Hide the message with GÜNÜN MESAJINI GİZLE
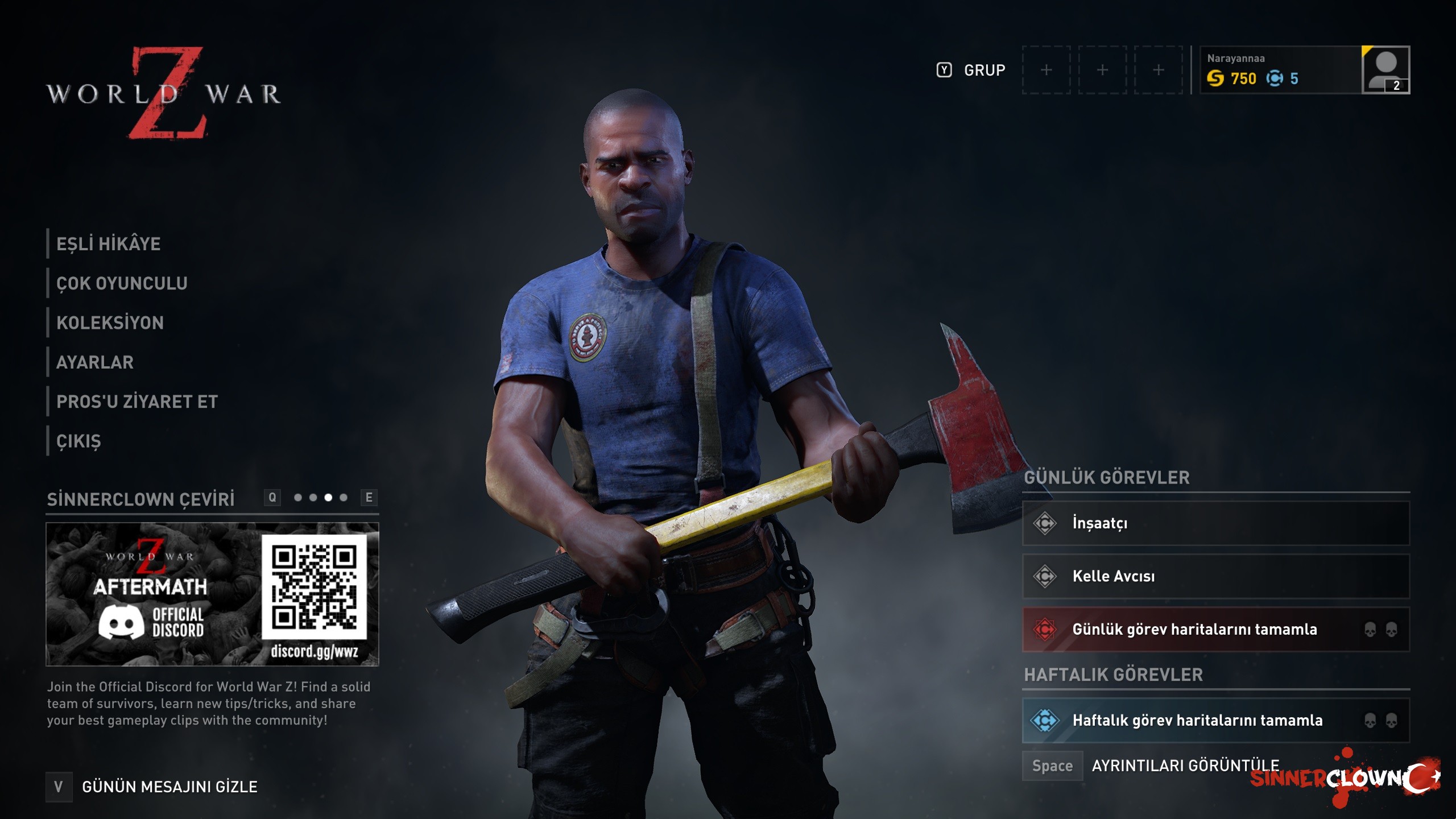This screenshot has height=819, width=1456. 169,787
